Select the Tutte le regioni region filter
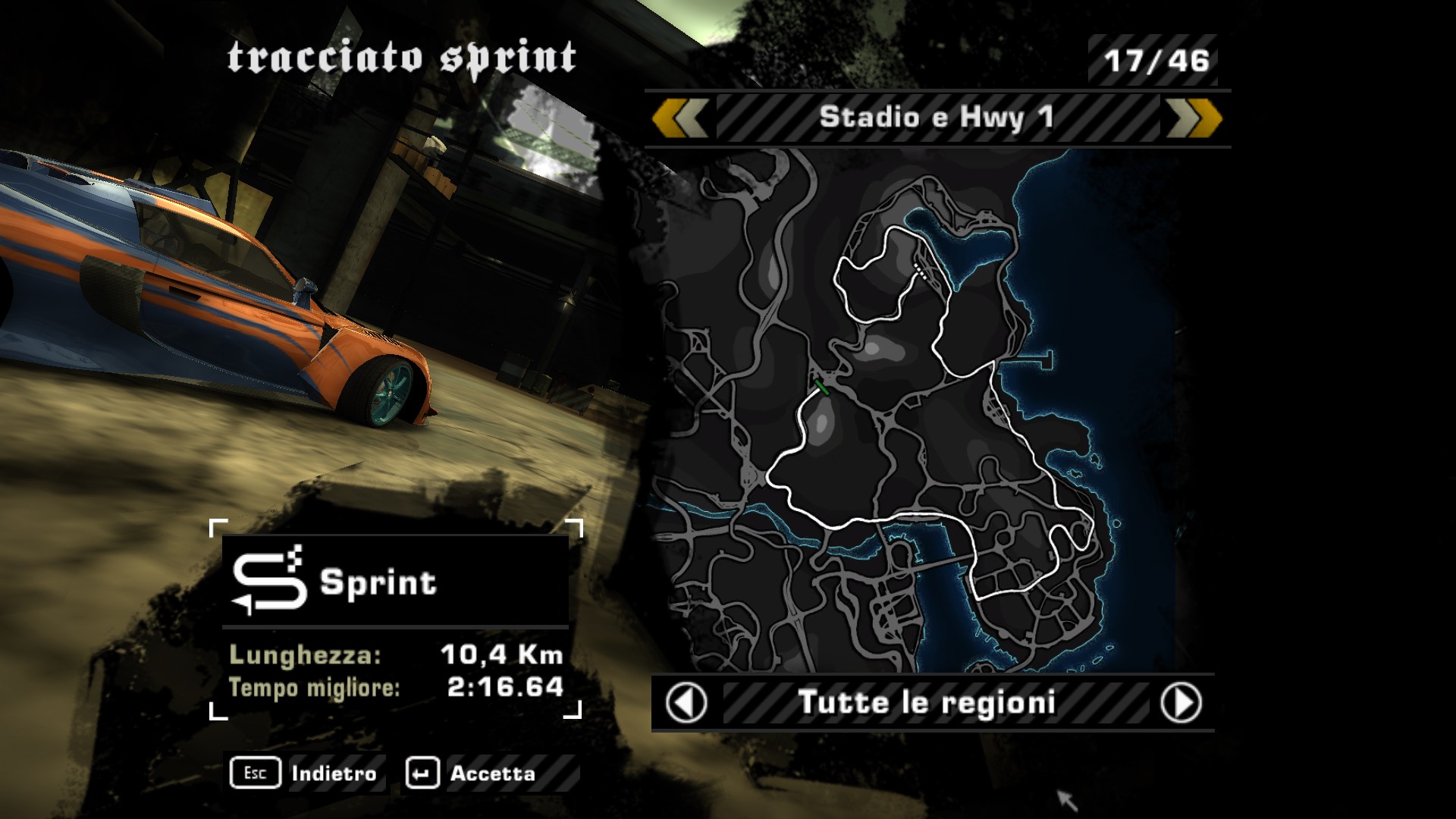The height and width of the screenshot is (819, 1456). click(927, 703)
